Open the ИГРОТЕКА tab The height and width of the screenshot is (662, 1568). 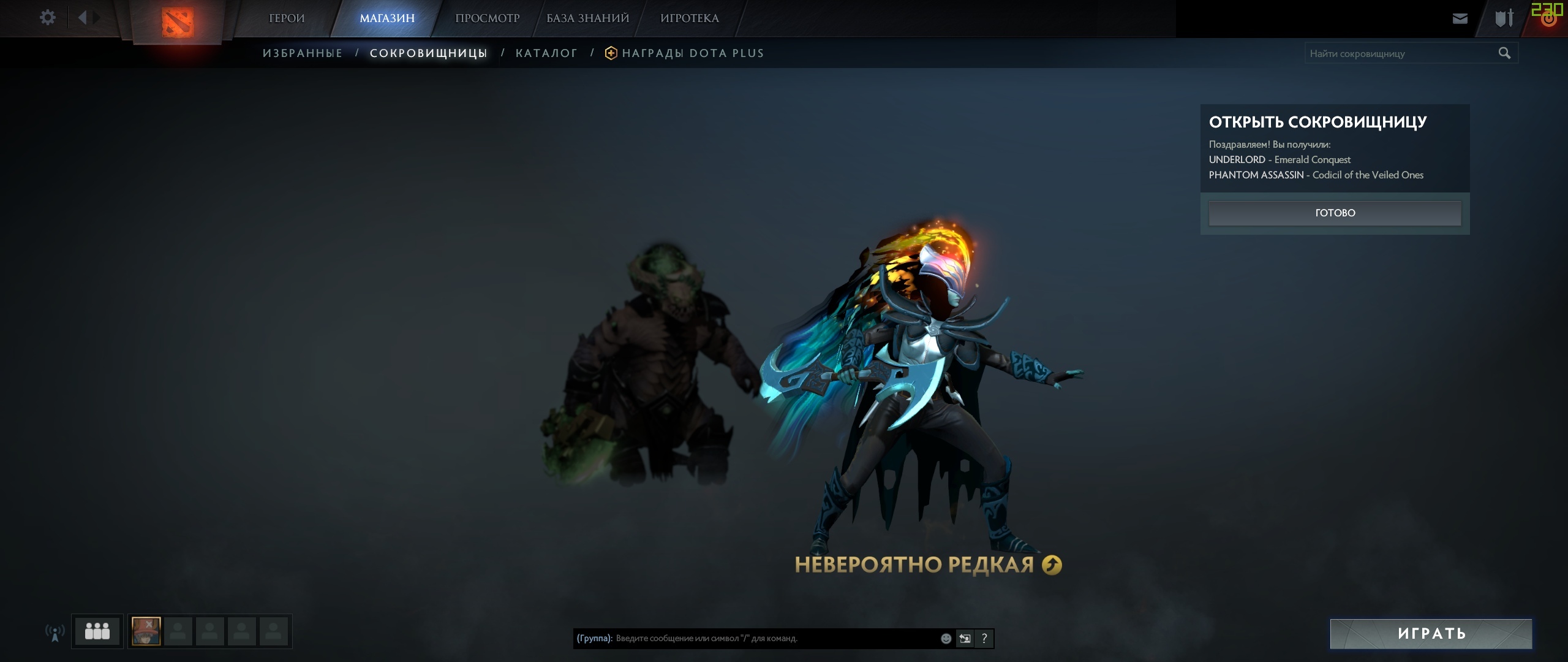[x=690, y=18]
